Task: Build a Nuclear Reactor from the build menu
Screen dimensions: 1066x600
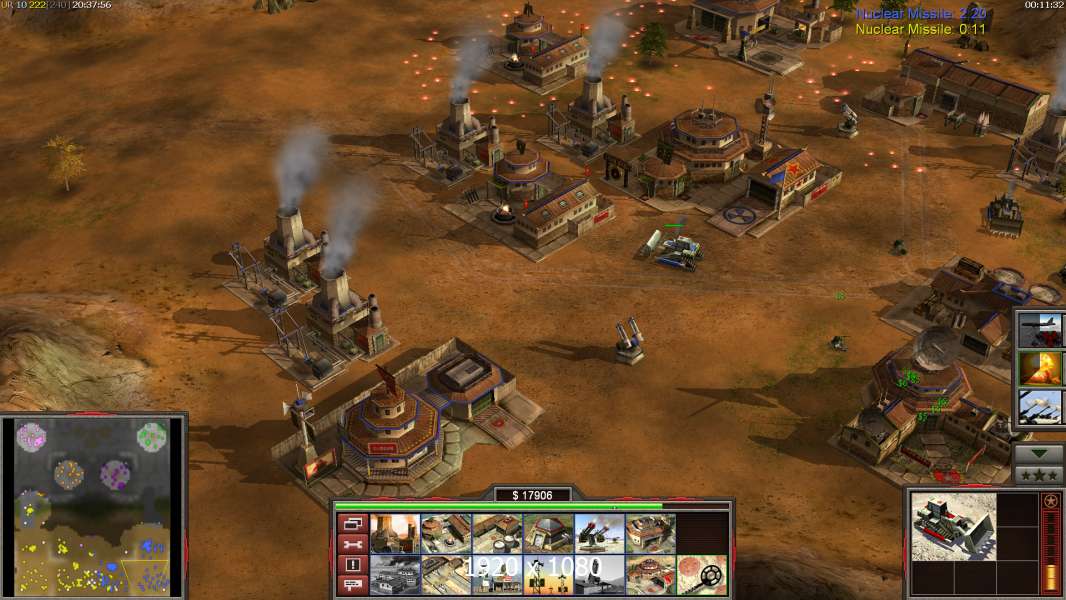Action: [394, 534]
